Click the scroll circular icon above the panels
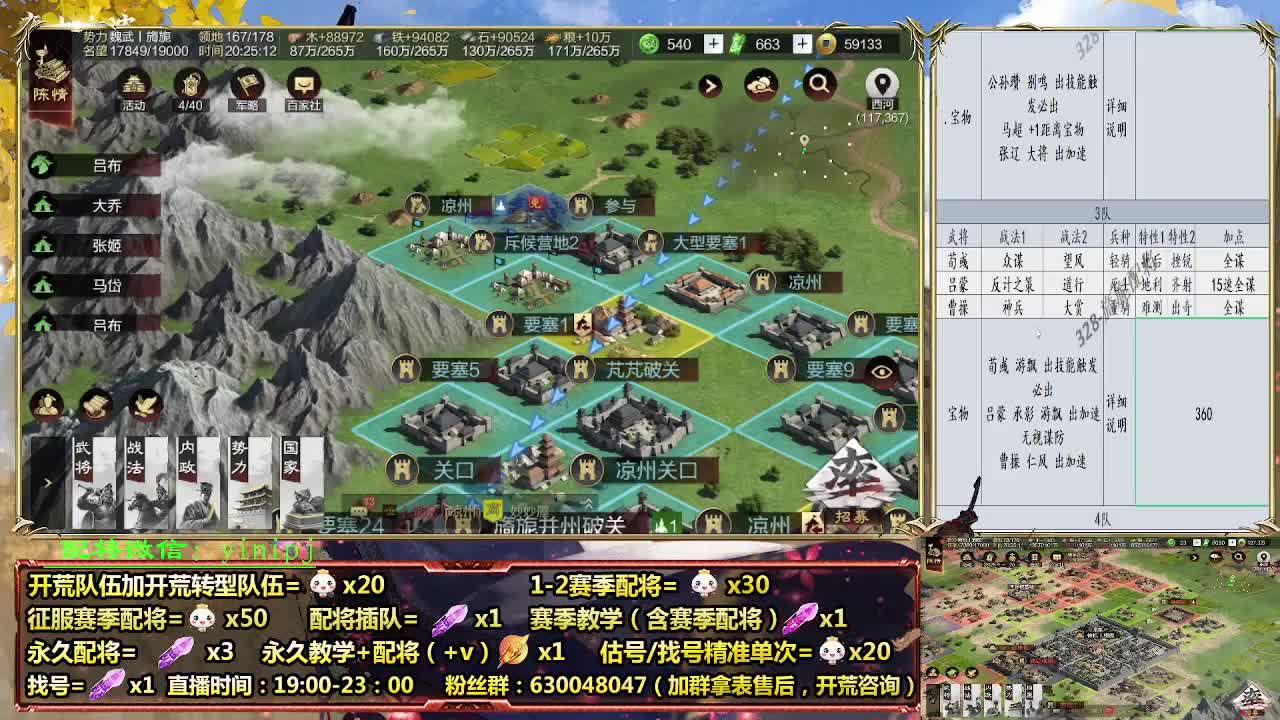 point(96,403)
